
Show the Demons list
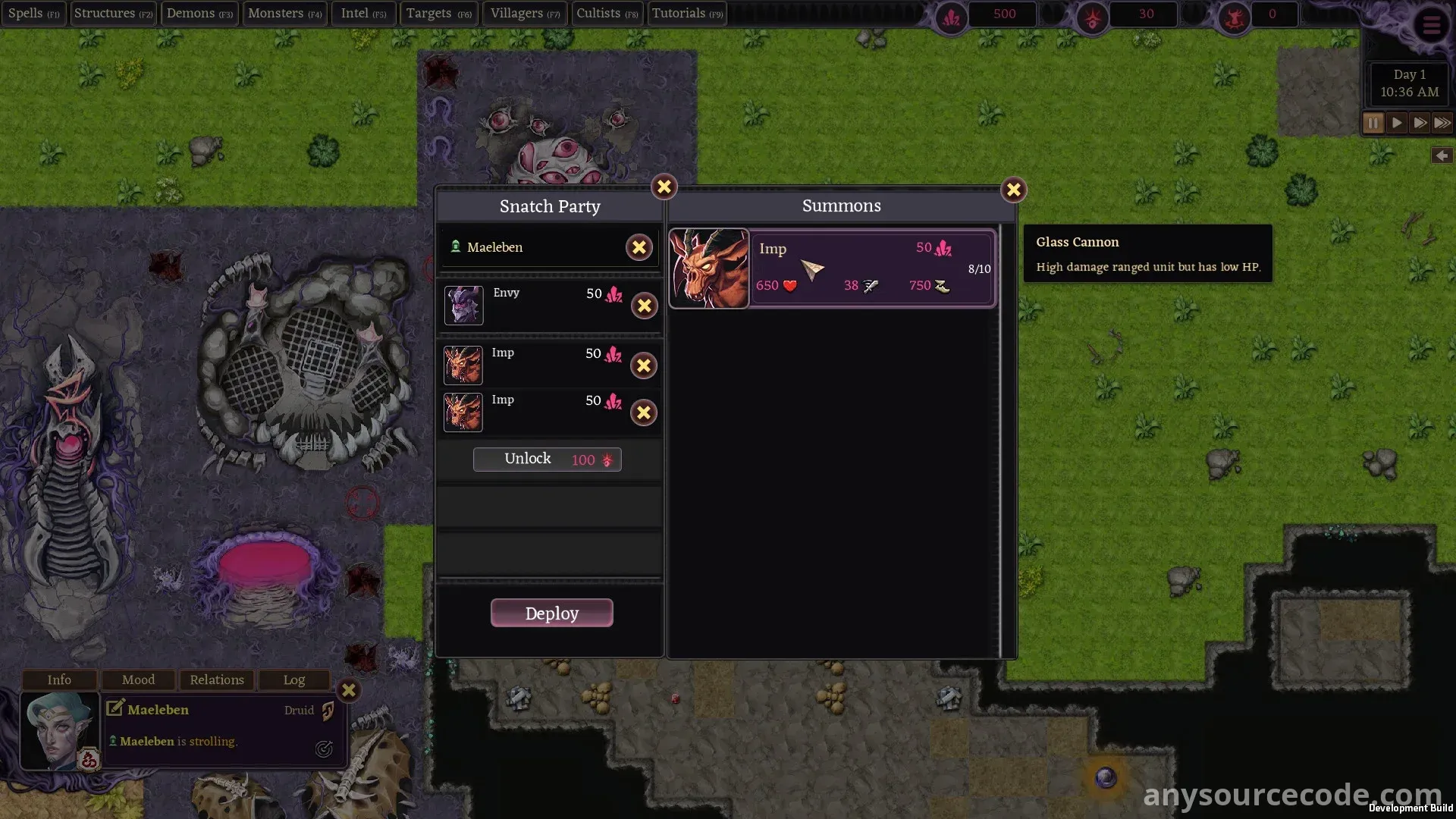tap(199, 14)
